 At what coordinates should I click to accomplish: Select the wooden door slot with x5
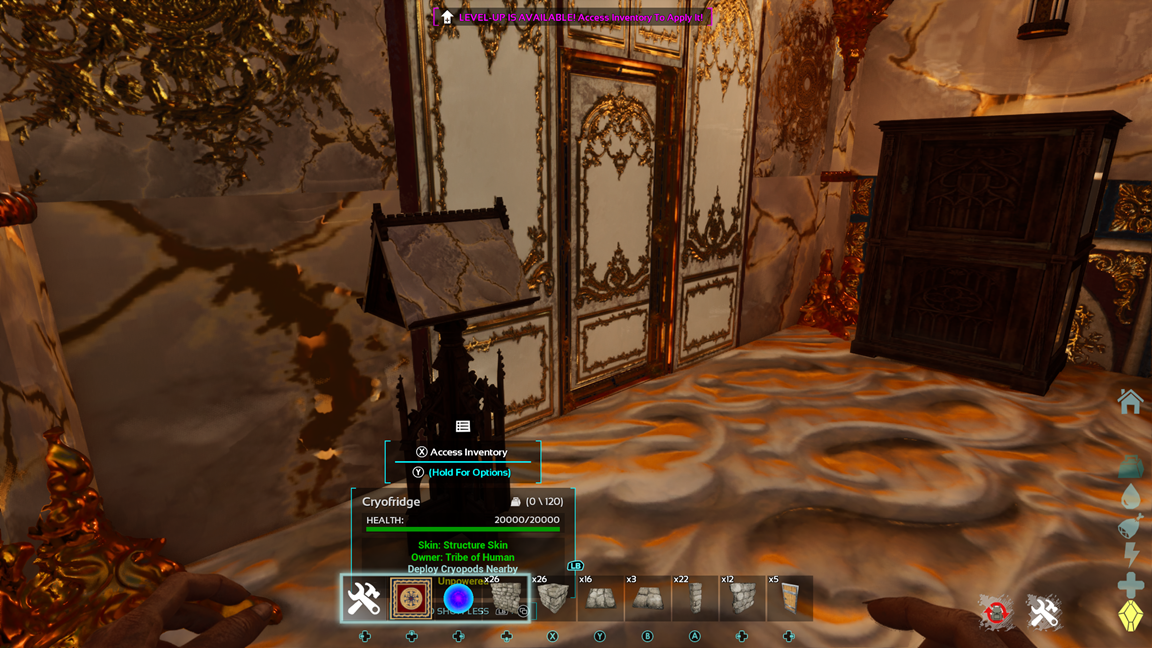(788, 599)
